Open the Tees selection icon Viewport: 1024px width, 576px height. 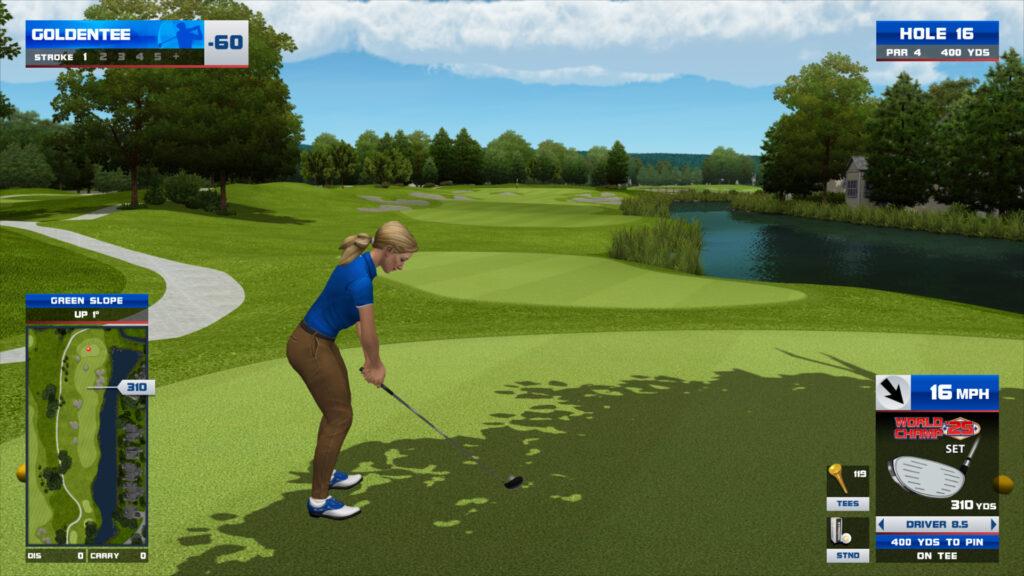point(847,487)
